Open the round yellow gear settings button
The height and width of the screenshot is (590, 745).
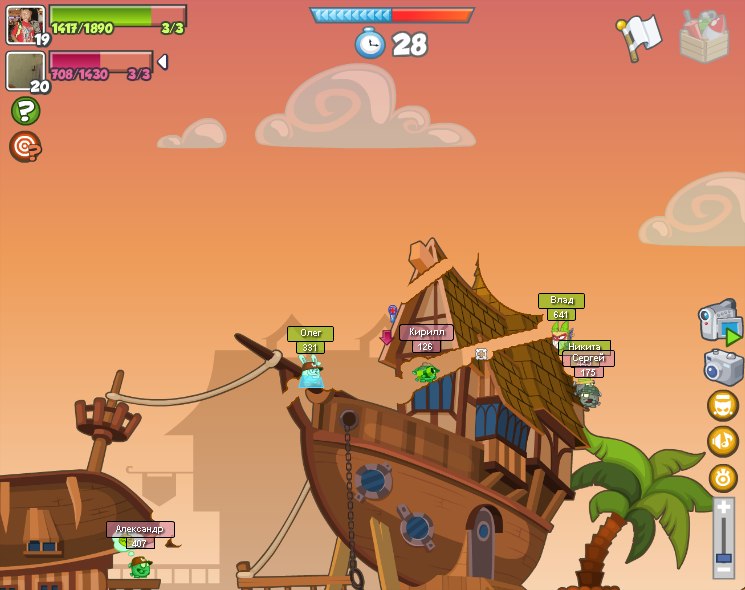click(723, 477)
